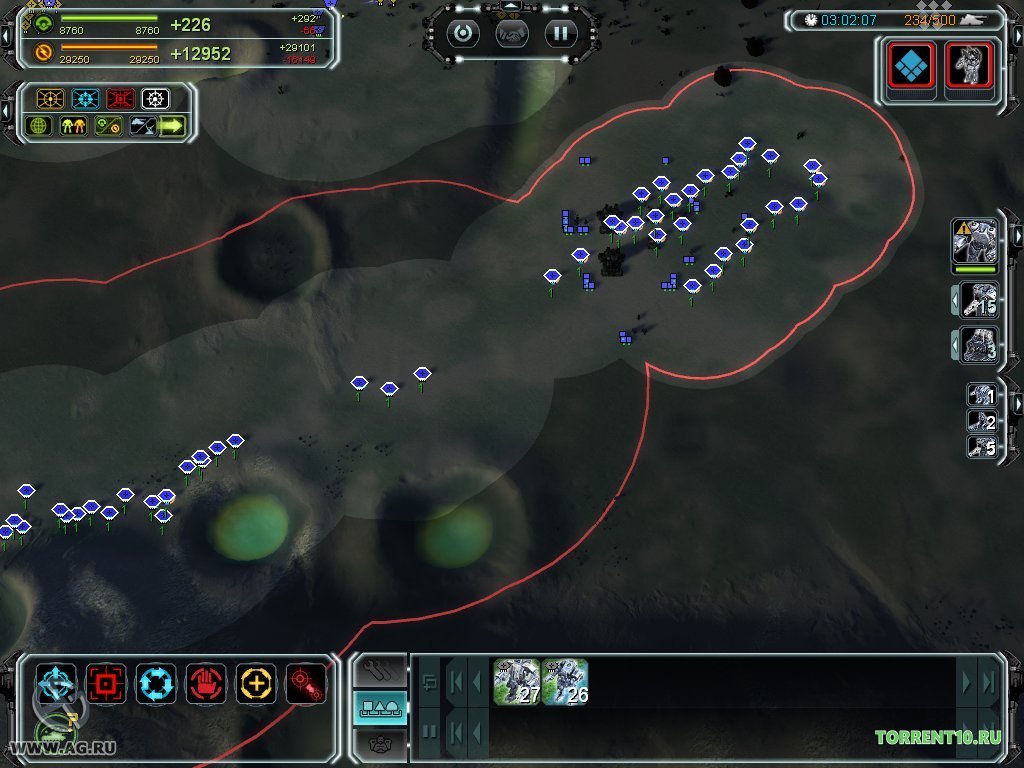Select the unit type with count 26
The height and width of the screenshot is (768, 1024).
[565, 682]
